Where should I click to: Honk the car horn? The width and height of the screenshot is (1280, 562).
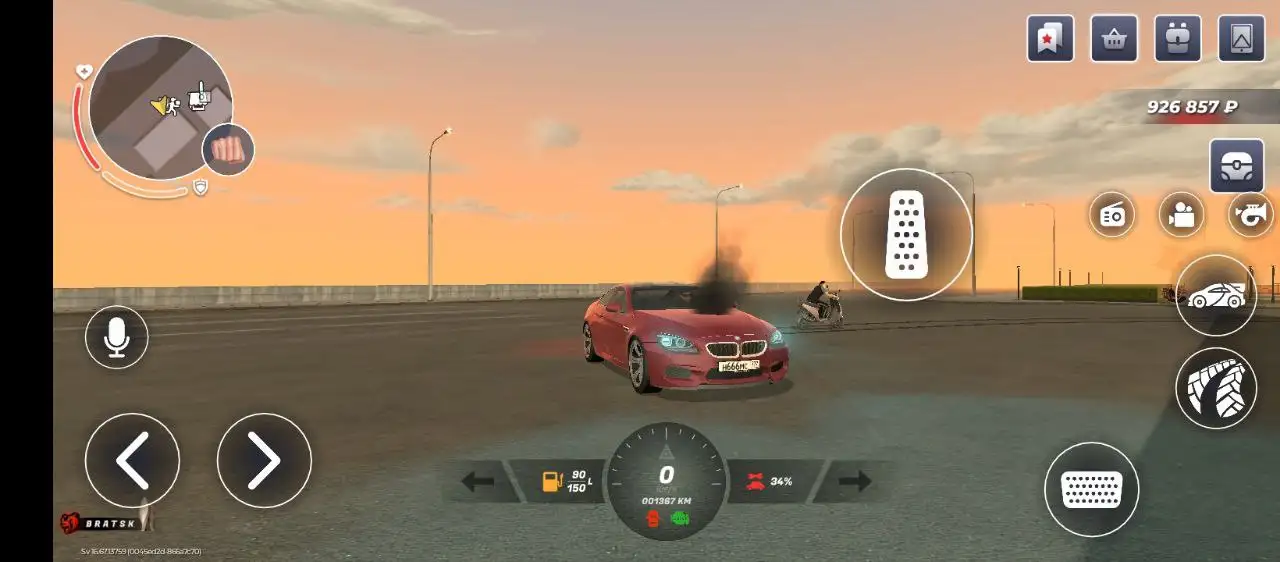(1251, 214)
